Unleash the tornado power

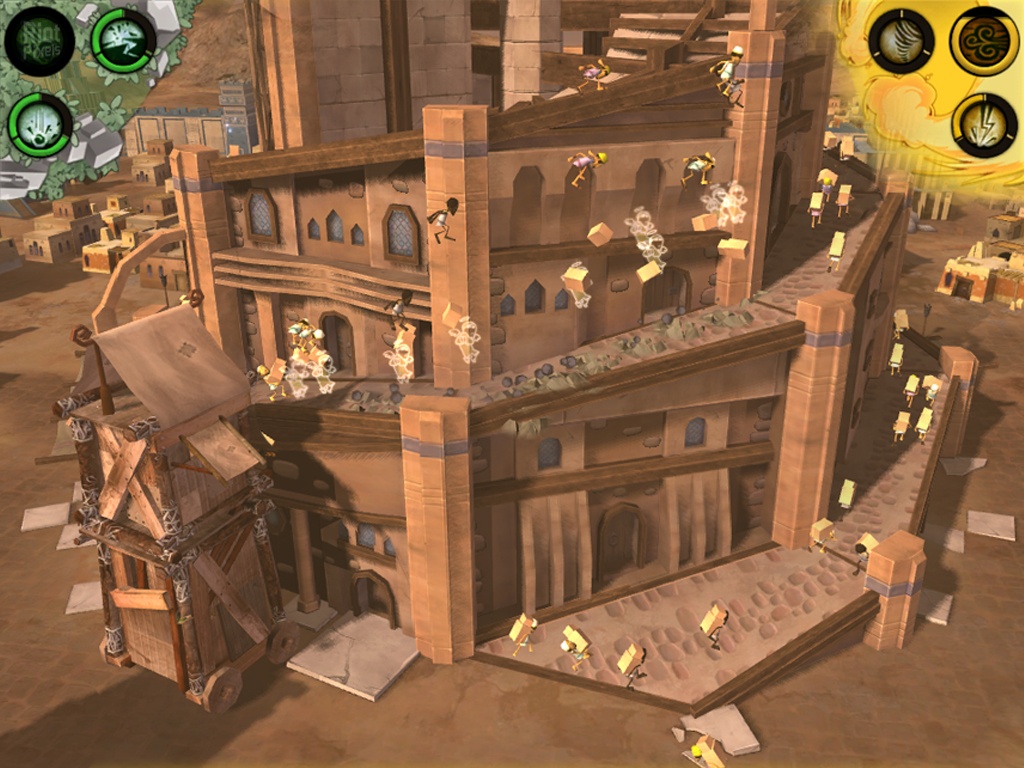[901, 41]
